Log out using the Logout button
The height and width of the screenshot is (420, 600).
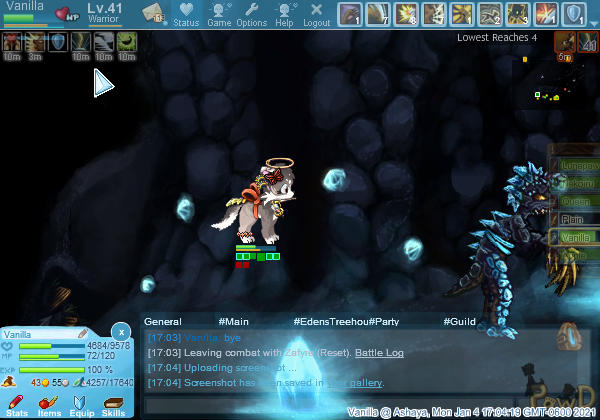click(316, 14)
